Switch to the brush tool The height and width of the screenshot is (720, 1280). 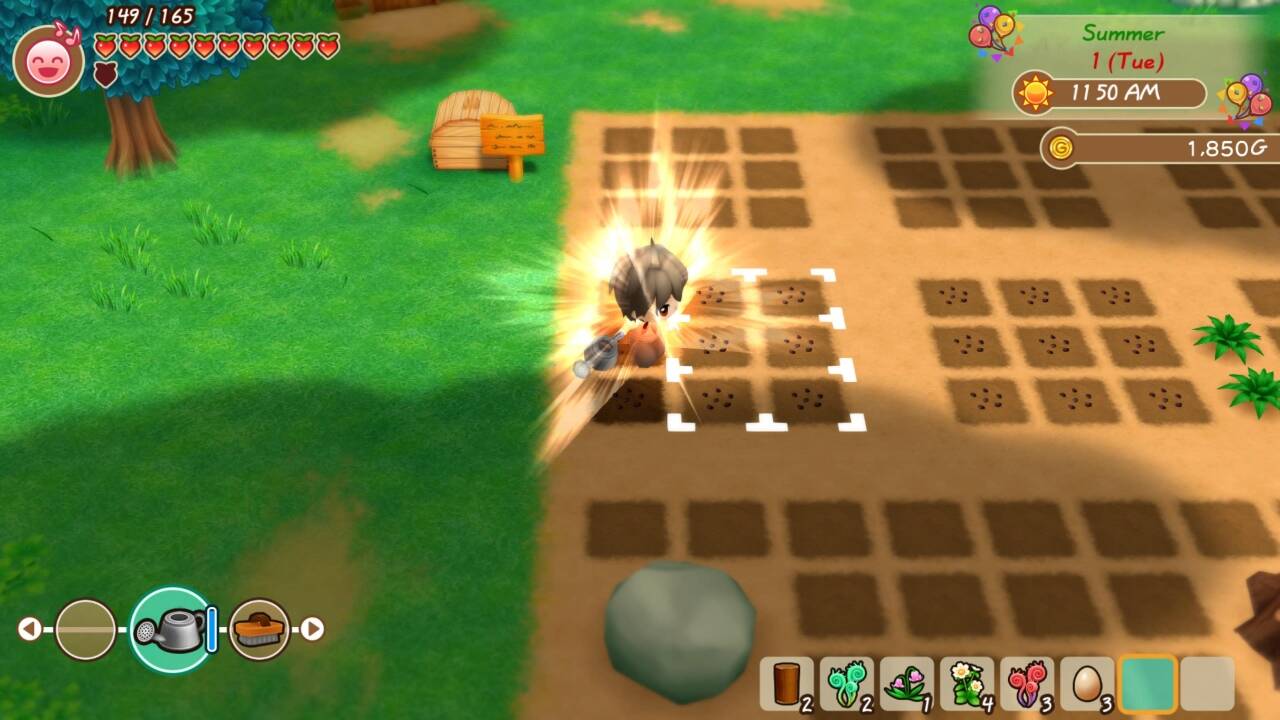tap(260, 629)
